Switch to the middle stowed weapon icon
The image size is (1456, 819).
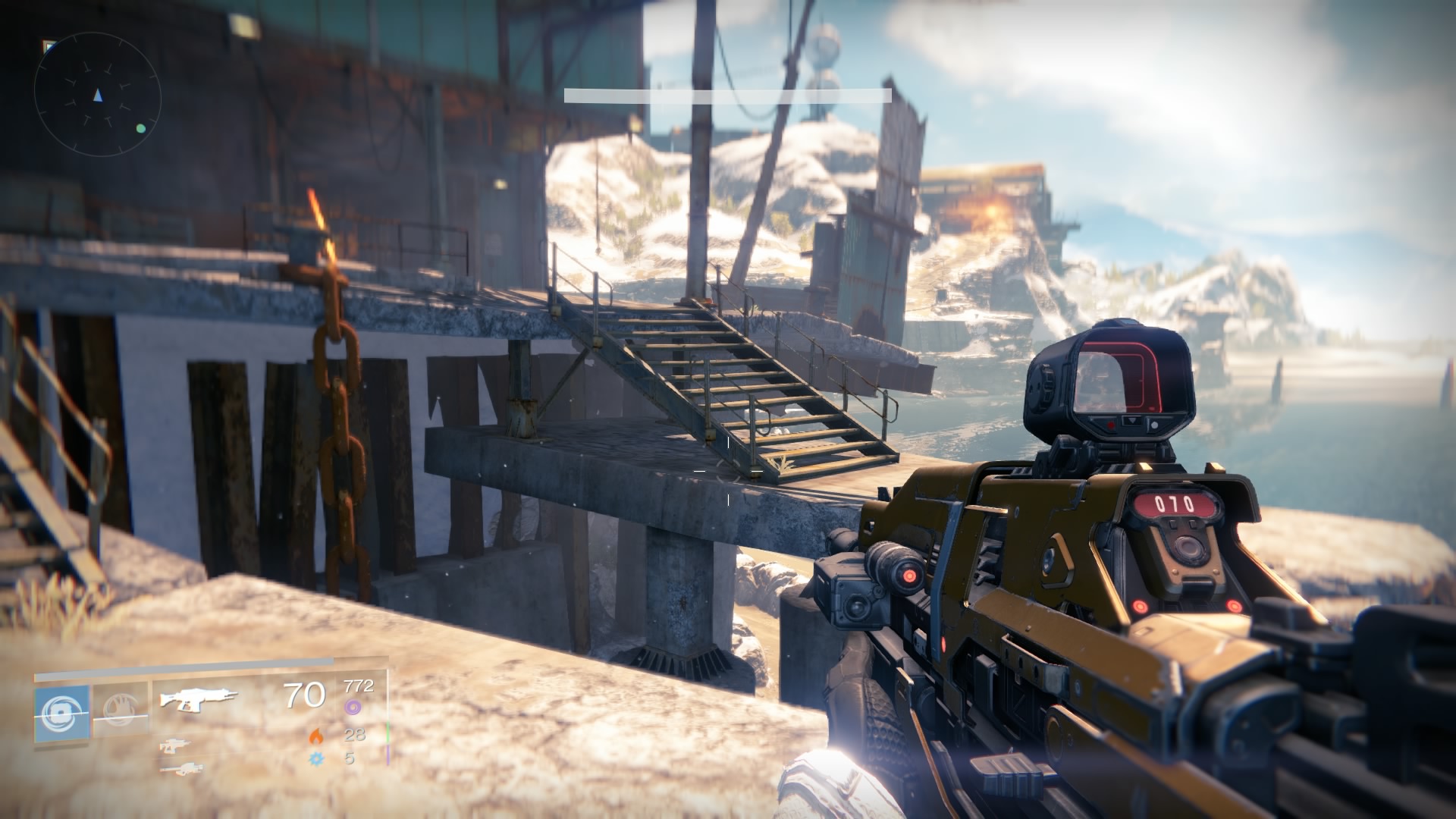point(176,747)
